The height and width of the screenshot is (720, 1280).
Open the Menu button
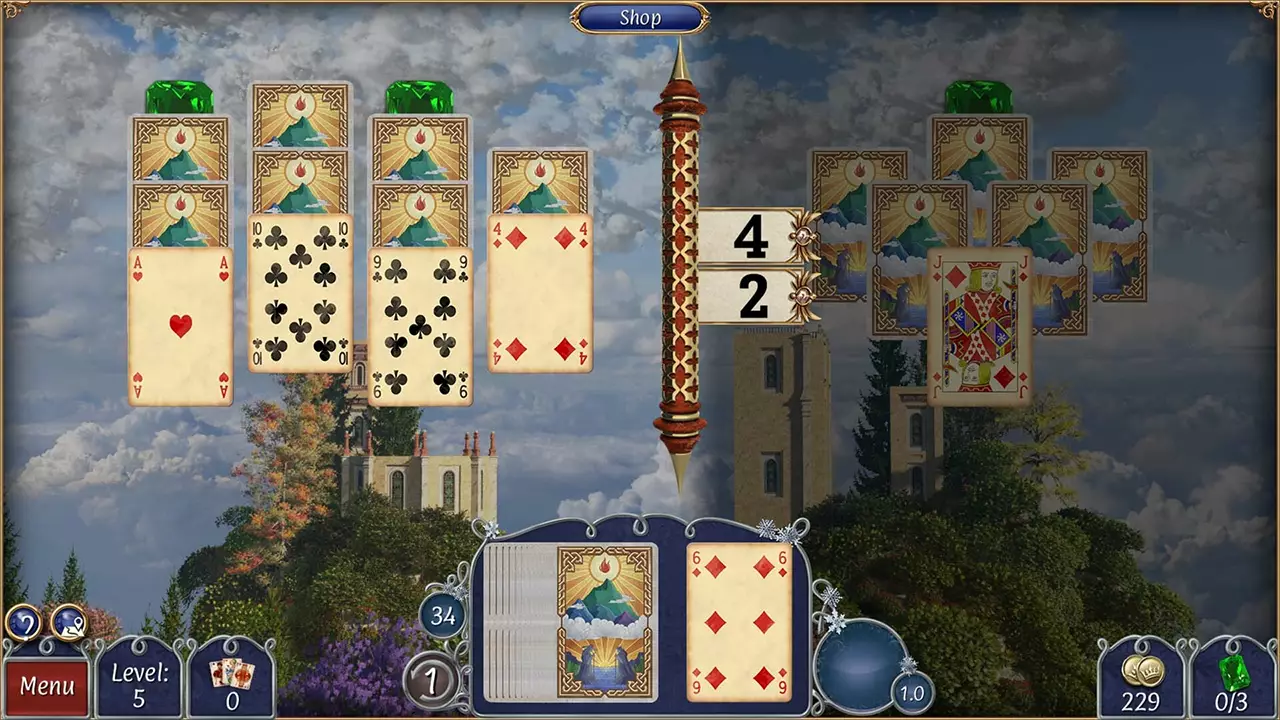pos(47,686)
